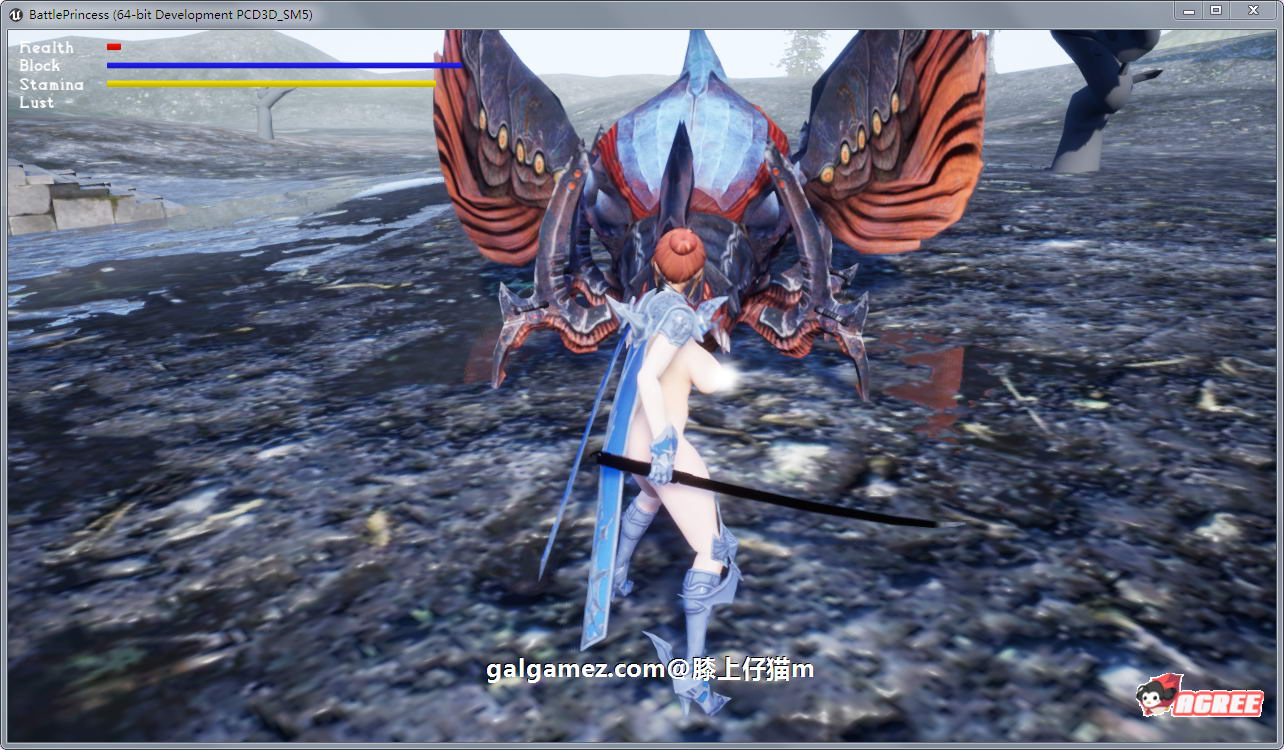Select the Health label in the HUD

[x=46, y=47]
